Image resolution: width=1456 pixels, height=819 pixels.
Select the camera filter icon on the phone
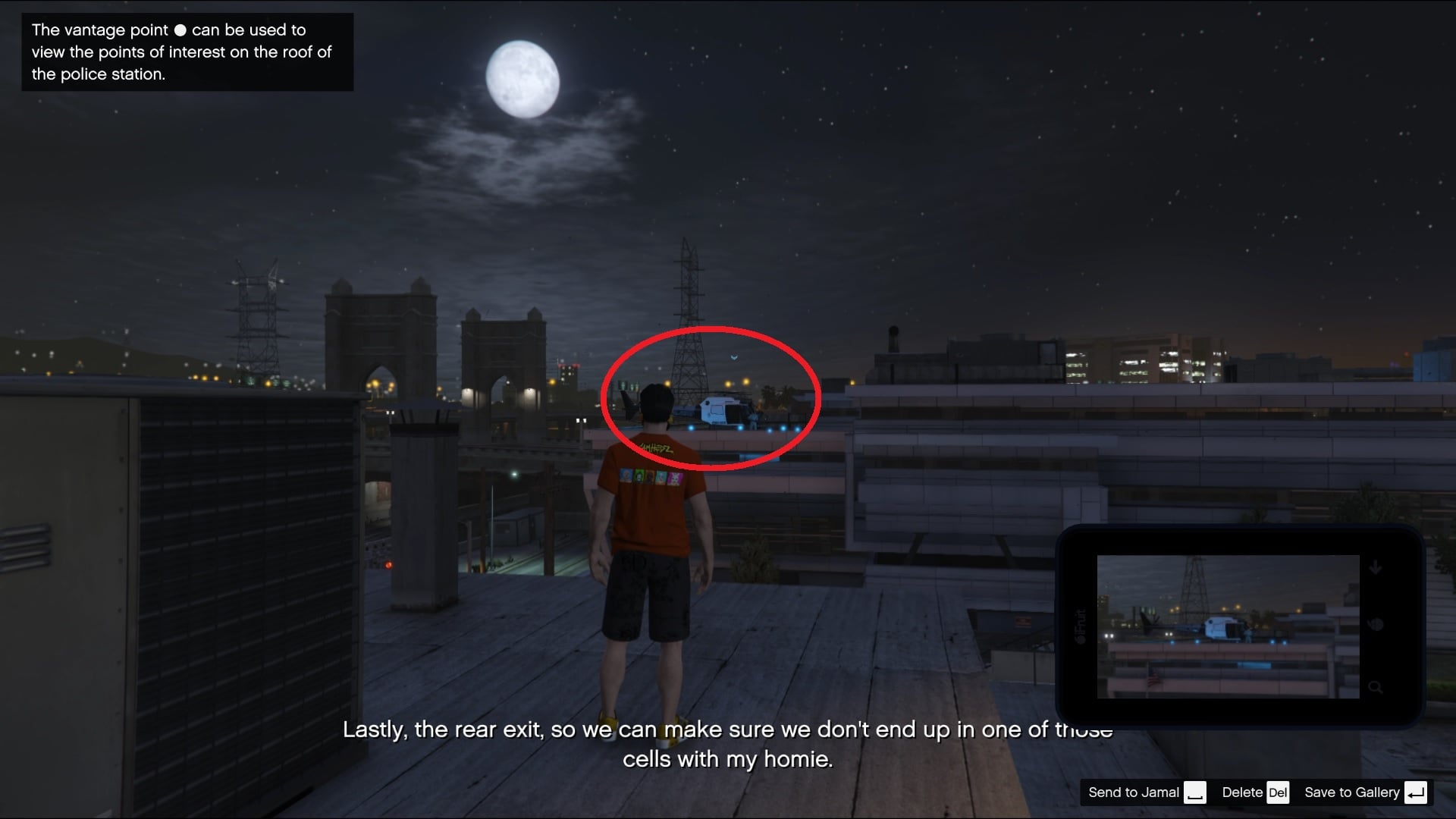pyautogui.click(x=1376, y=625)
